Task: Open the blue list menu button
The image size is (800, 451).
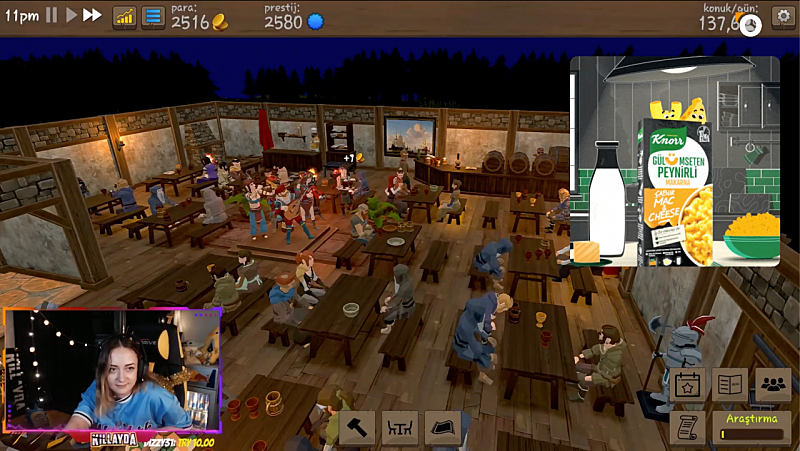Action: click(153, 17)
